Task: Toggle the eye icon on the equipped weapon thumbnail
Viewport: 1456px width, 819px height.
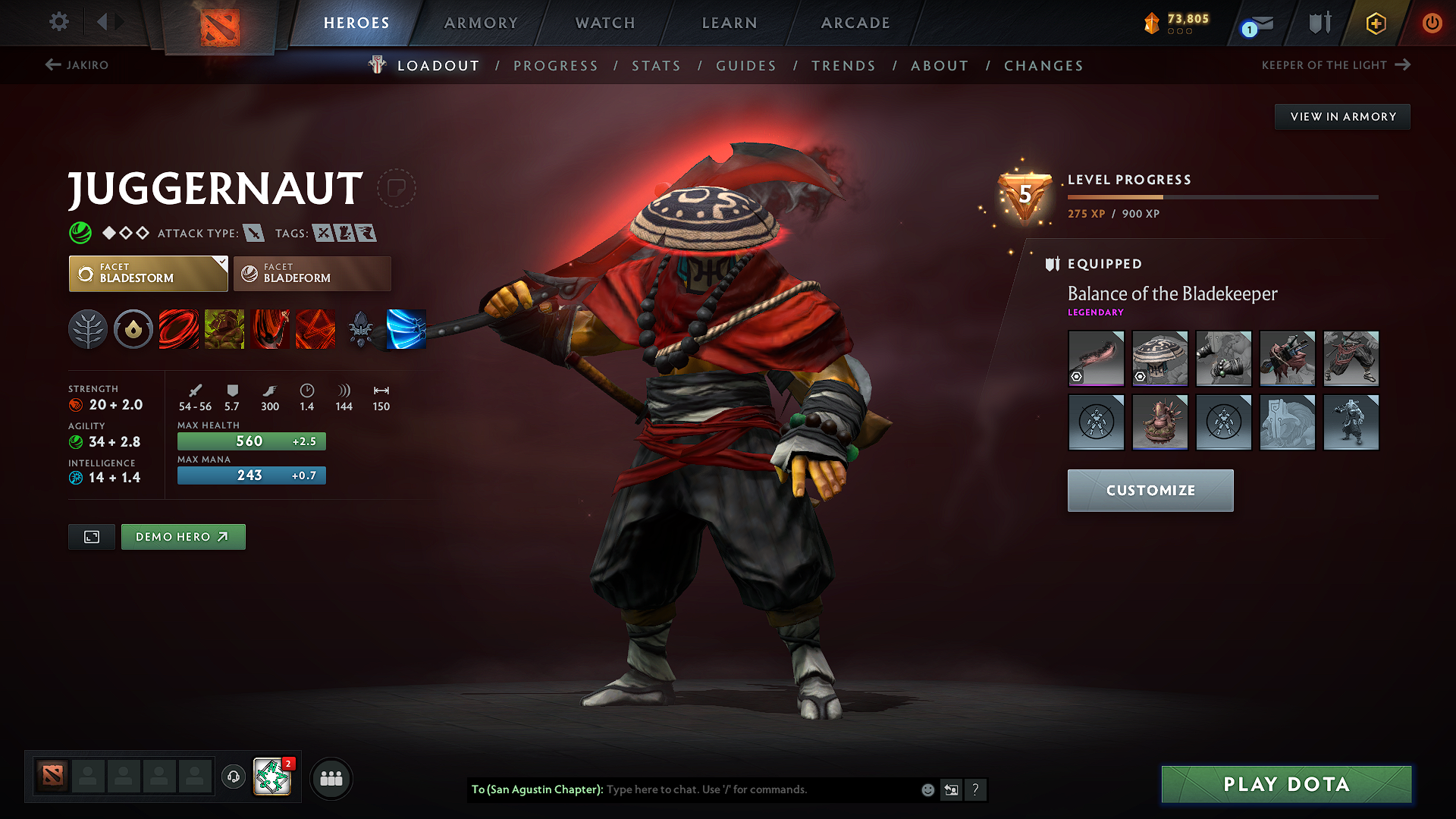Action: coord(1077,377)
